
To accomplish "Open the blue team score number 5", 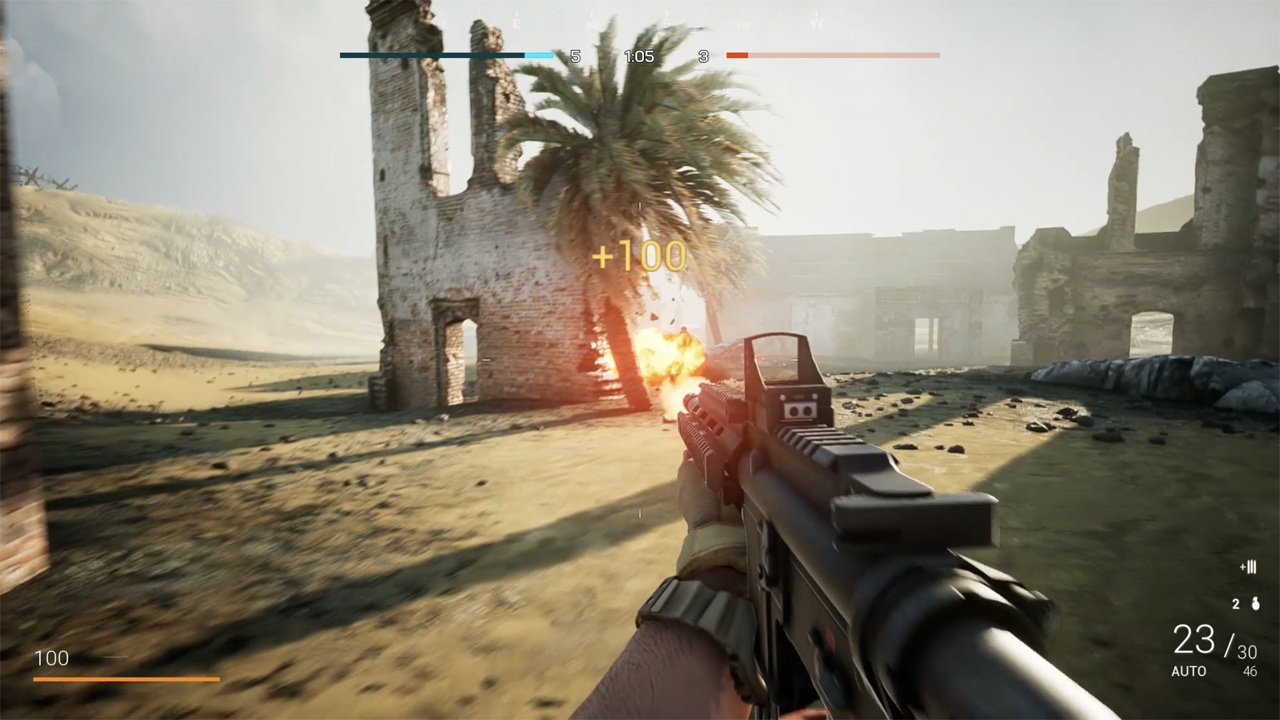I will point(575,57).
